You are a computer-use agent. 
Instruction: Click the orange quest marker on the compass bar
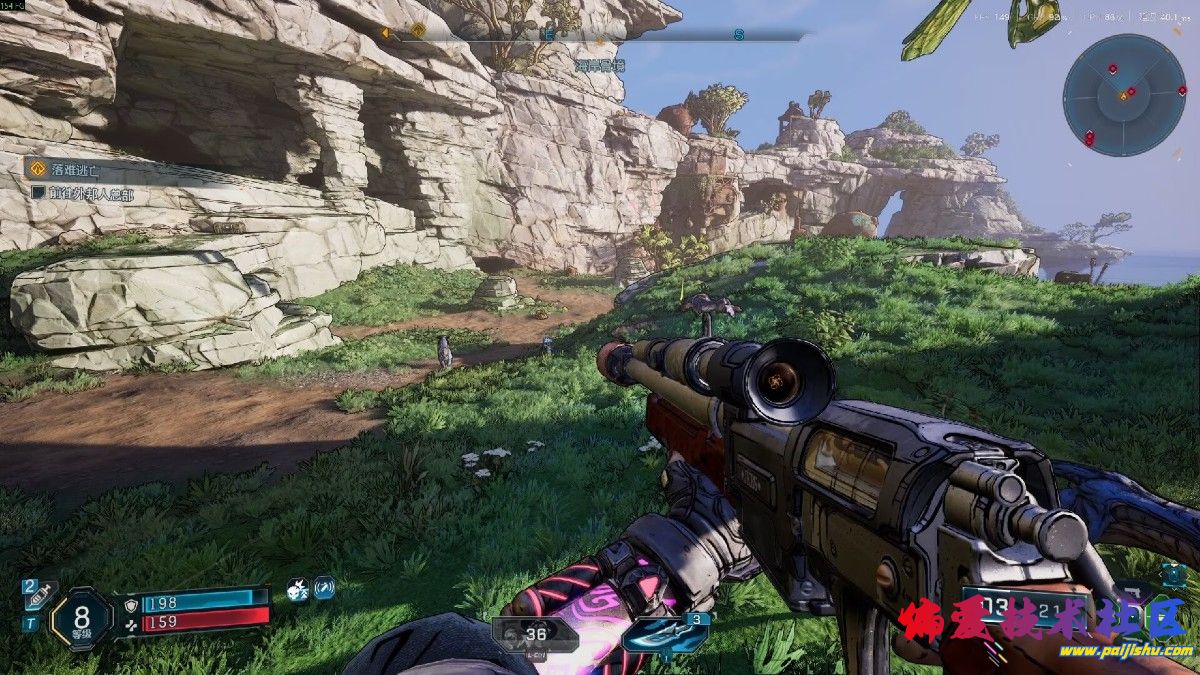(417, 31)
